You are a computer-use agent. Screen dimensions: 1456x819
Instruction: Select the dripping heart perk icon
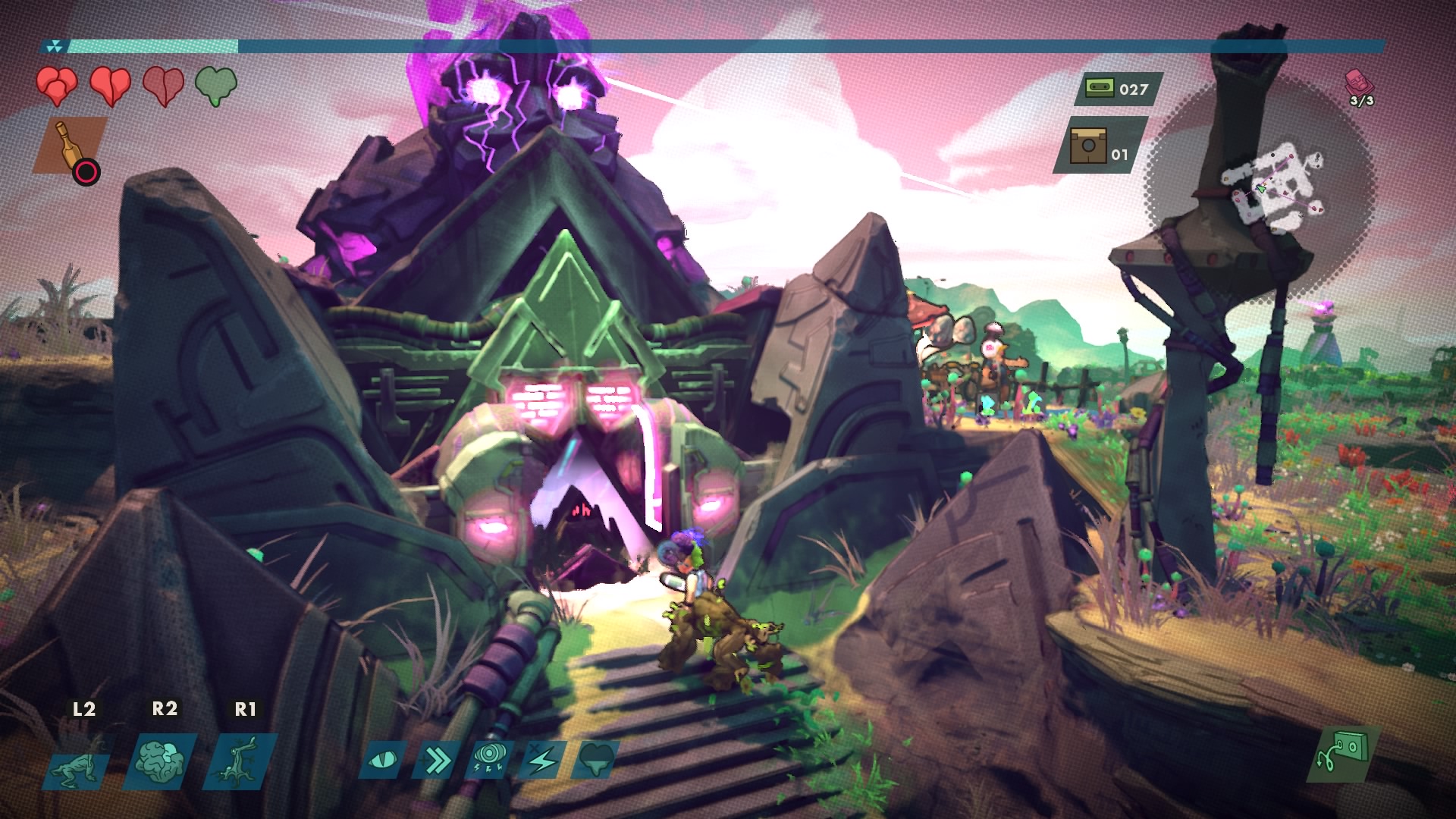tap(596, 760)
